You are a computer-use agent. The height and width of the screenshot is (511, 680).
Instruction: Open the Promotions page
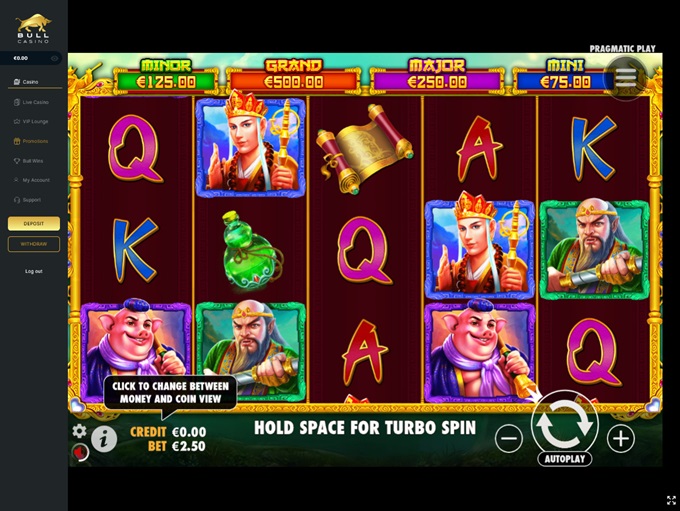pyautogui.click(x=34, y=141)
